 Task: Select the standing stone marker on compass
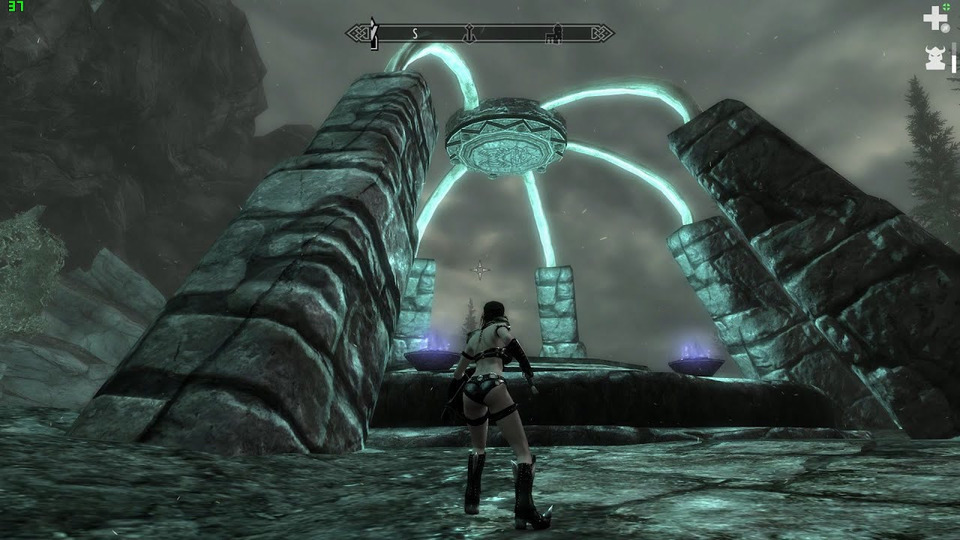(467, 34)
